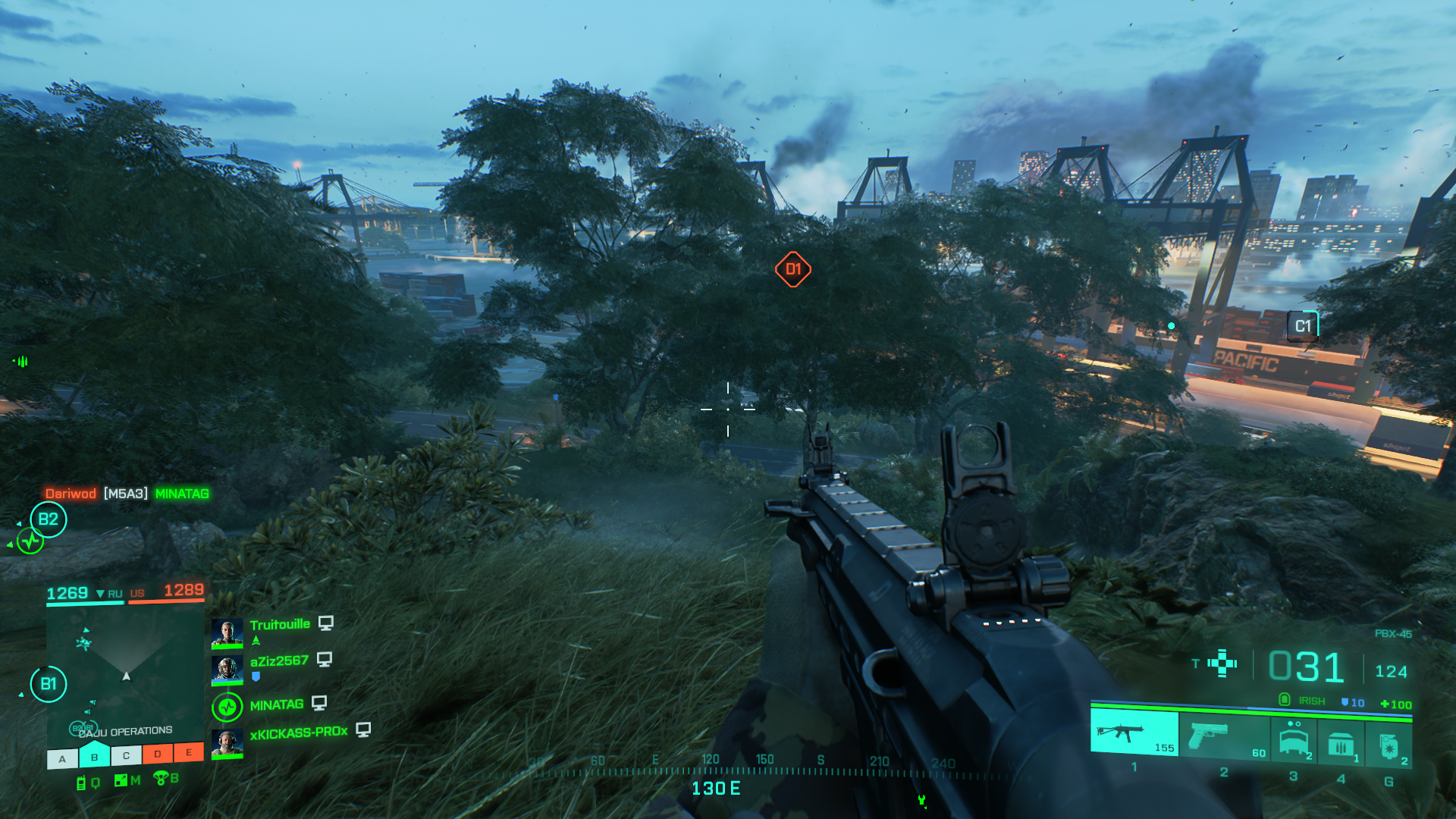Screen dimensions: 1456x819
Task: Select the PBX-45 primary weapon slot
Action: [1134, 733]
